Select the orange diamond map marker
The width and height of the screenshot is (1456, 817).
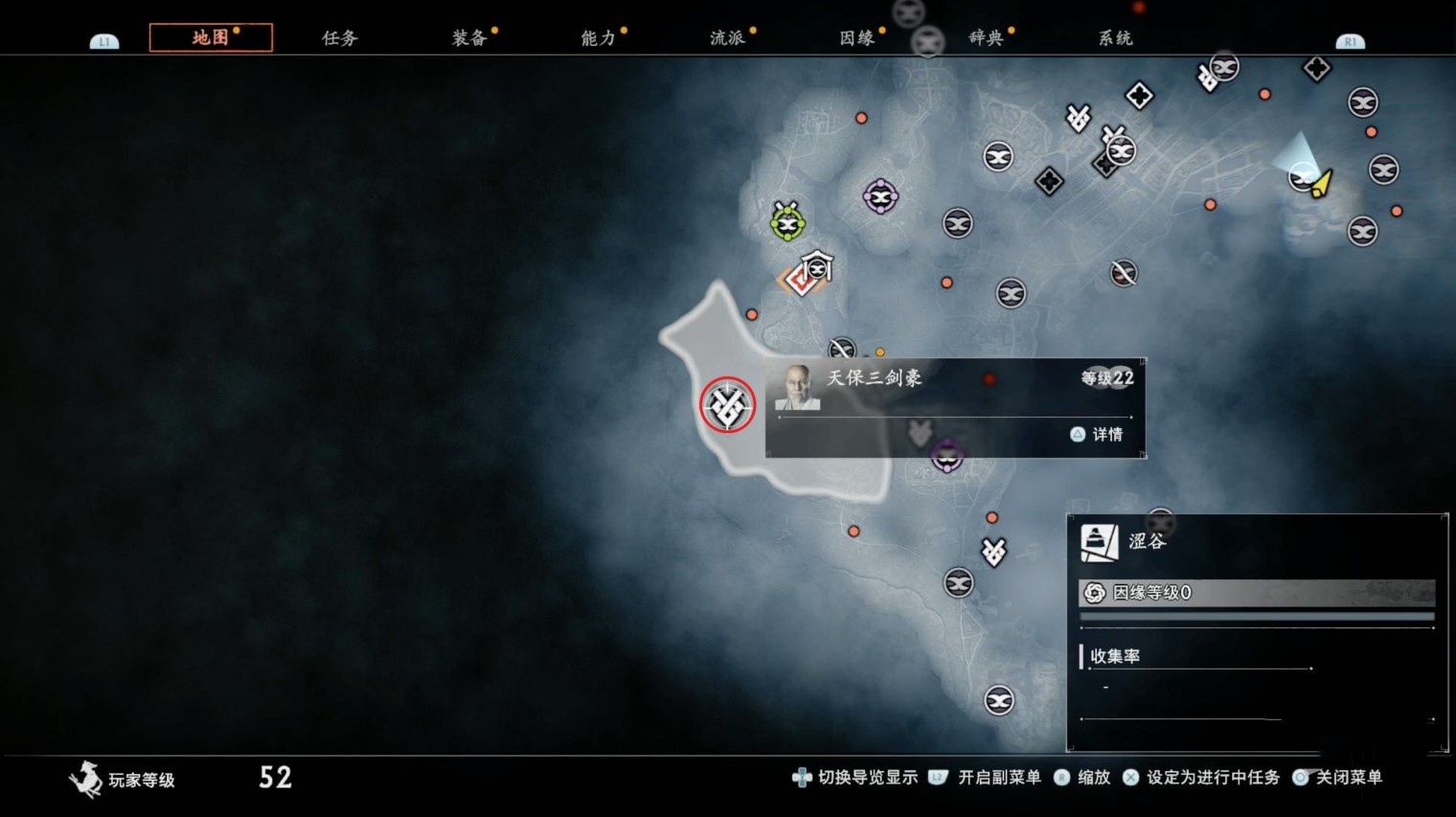click(799, 280)
